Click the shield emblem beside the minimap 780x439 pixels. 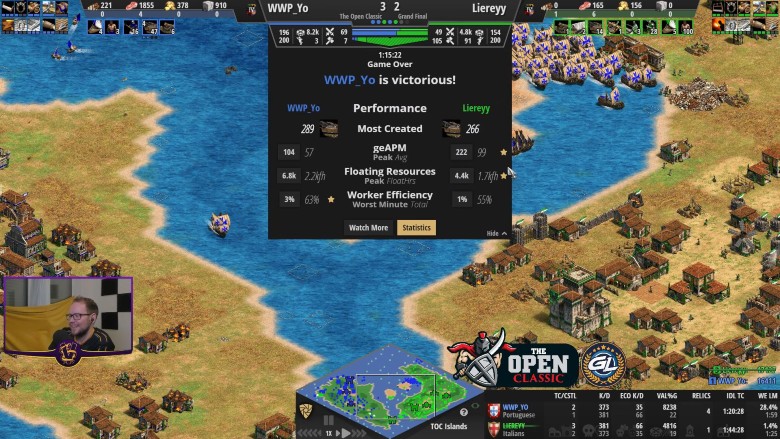pos(304,411)
